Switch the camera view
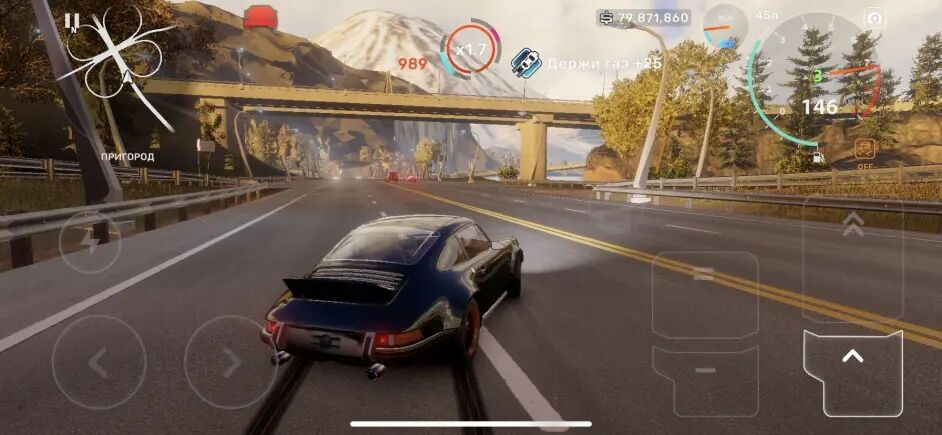This screenshot has width=942, height=435. click(875, 18)
